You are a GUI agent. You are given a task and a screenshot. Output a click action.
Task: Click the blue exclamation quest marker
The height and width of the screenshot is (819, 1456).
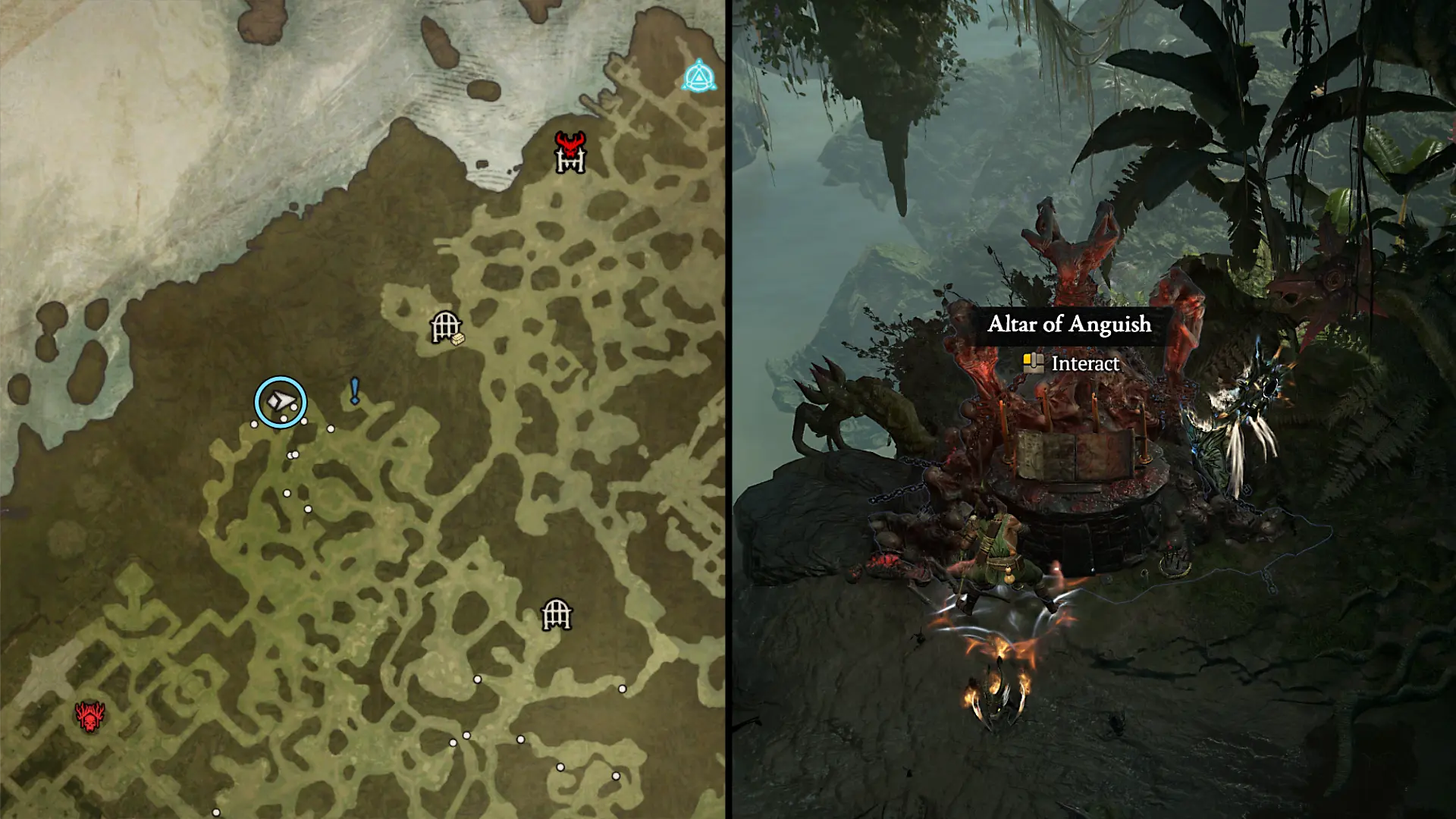(x=354, y=391)
